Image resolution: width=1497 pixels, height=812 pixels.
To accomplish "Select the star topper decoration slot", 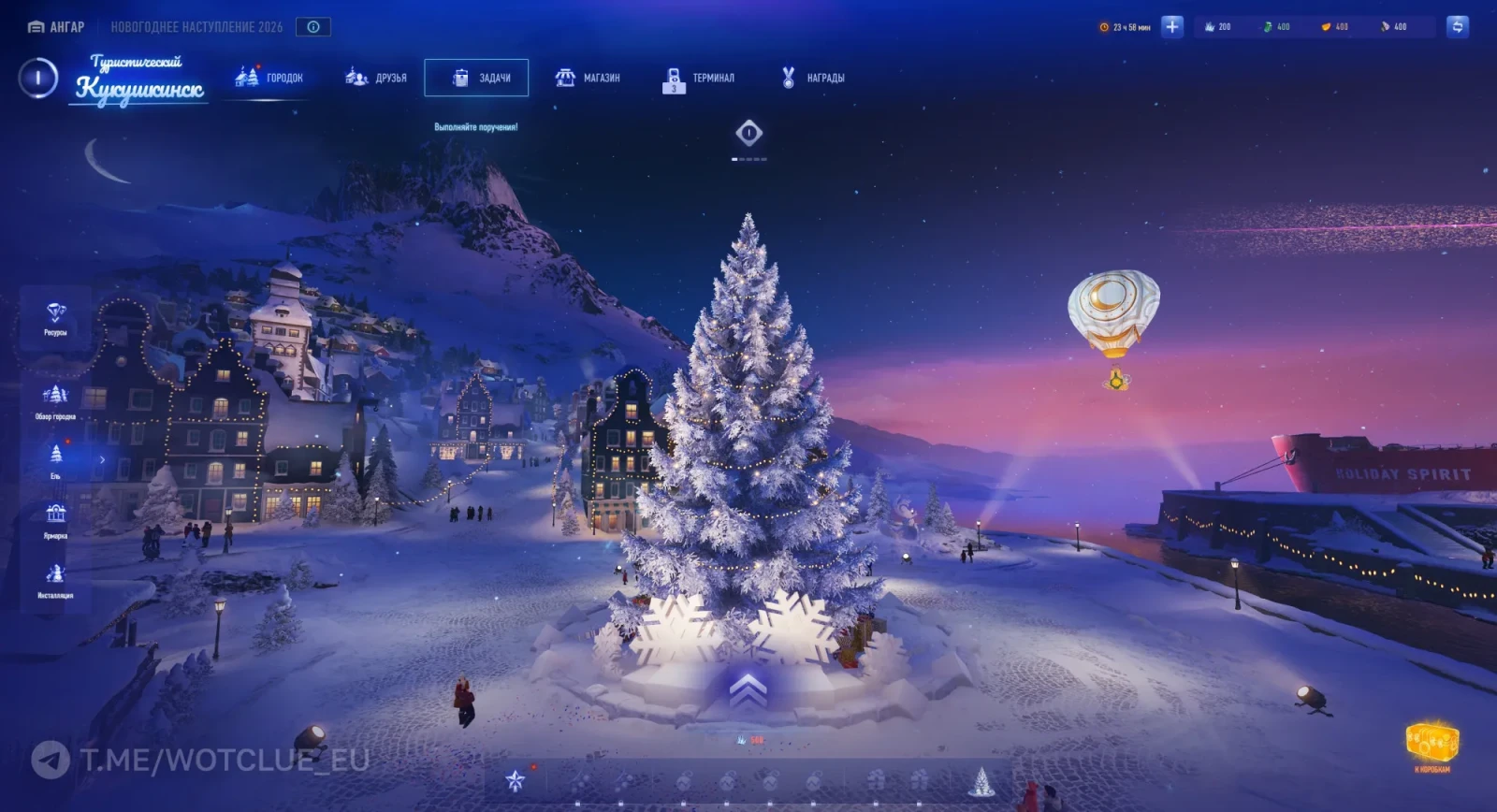I will pos(516,780).
